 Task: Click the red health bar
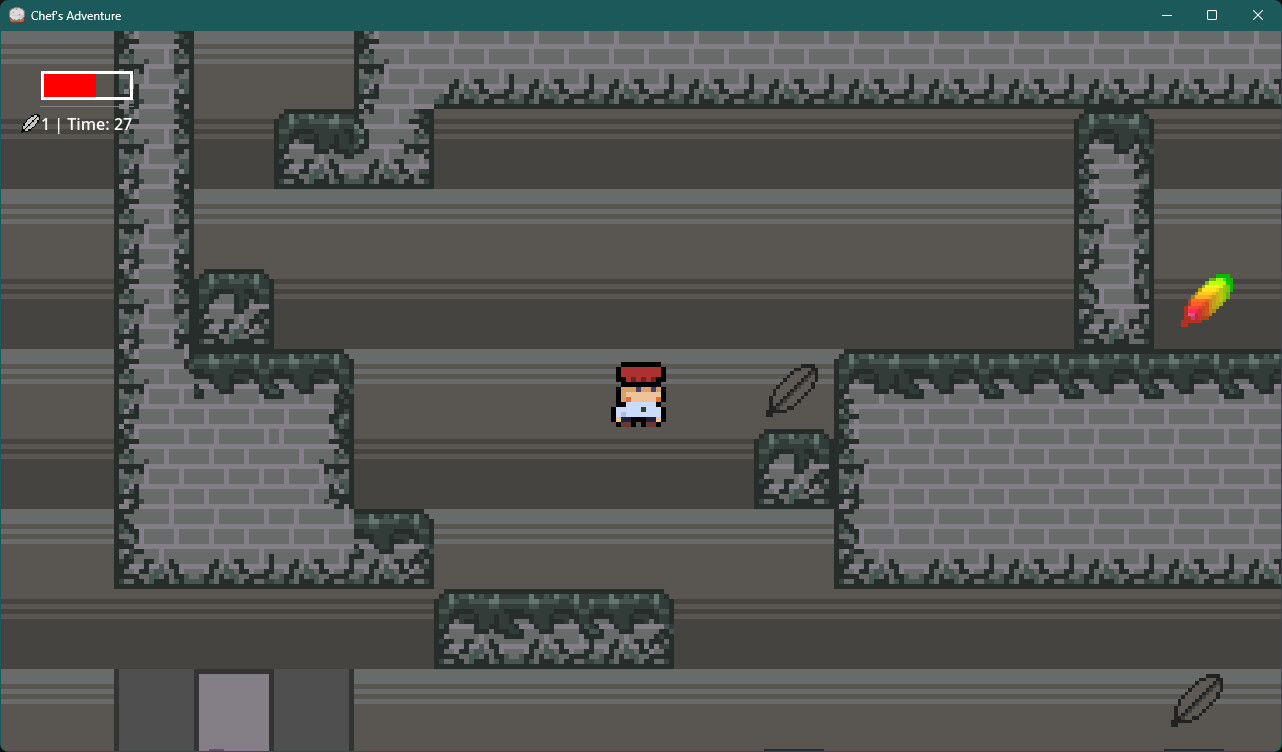[70, 85]
